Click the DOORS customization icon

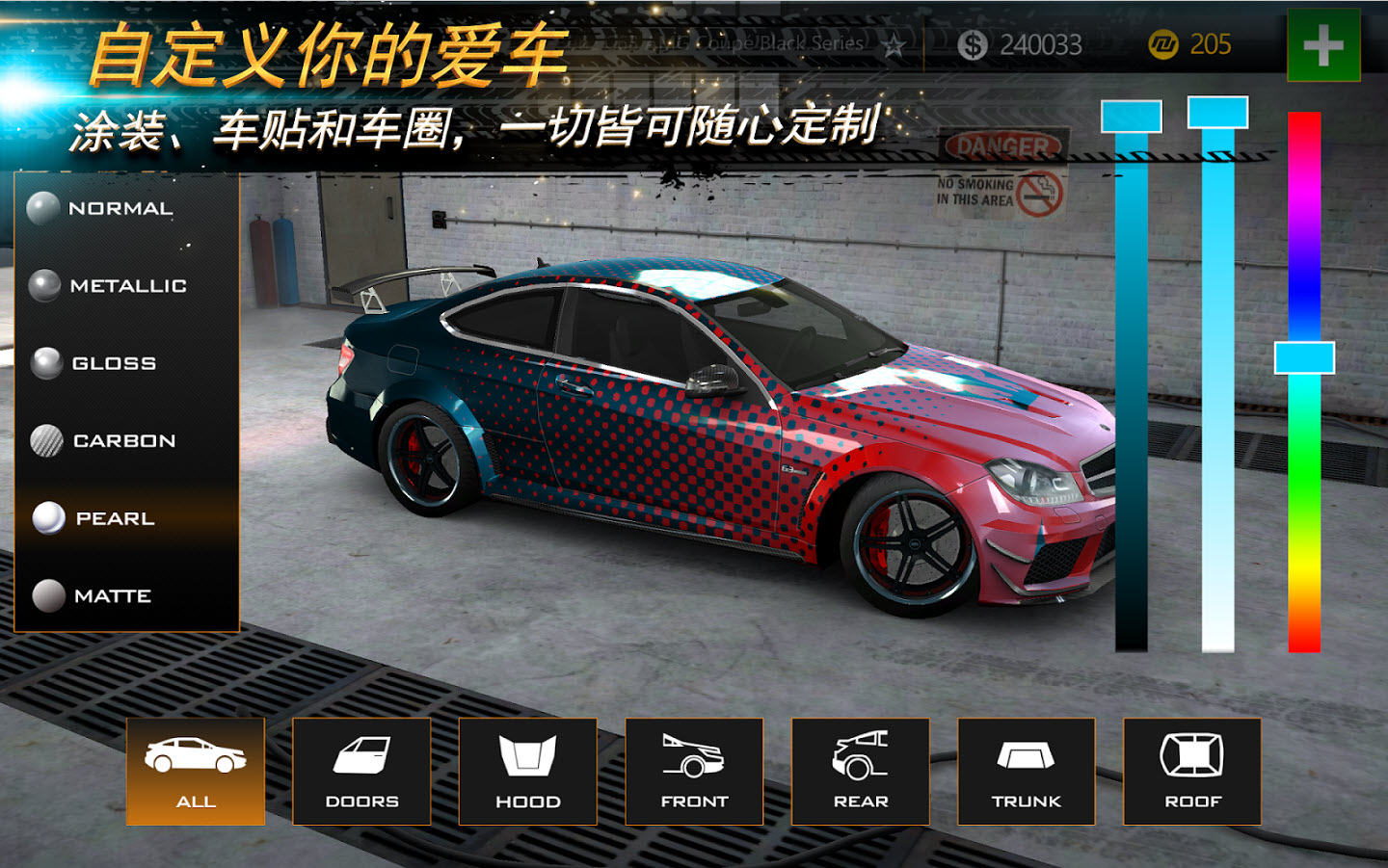click(x=360, y=771)
